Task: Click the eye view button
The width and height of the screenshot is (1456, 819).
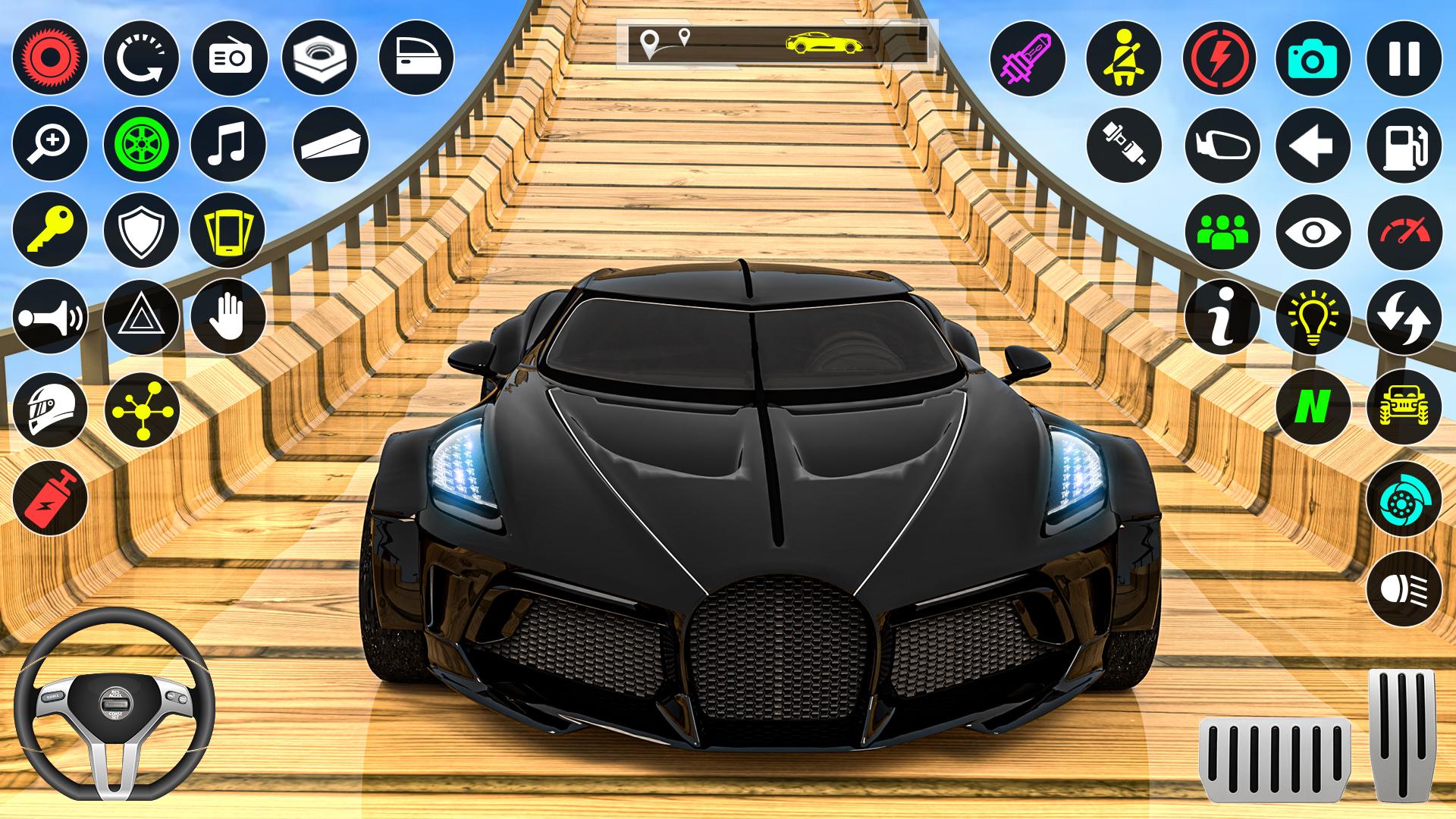Action: 1313,231
